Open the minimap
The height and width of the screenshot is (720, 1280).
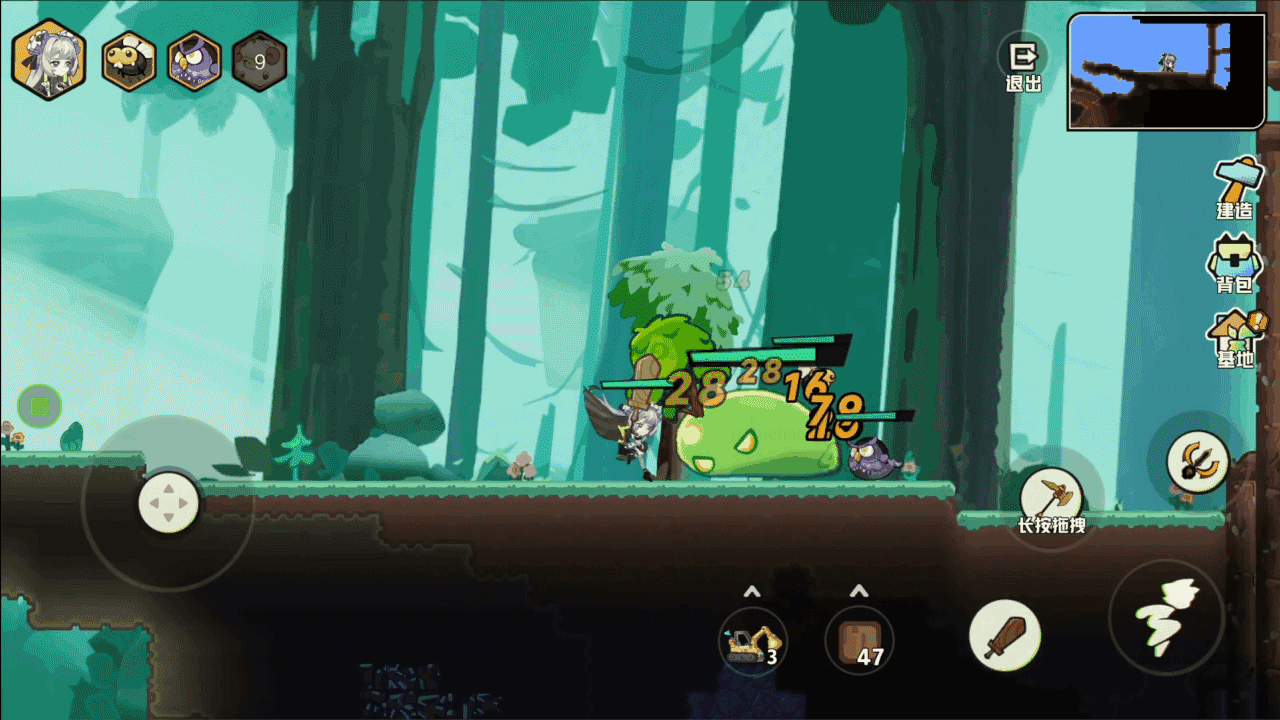tap(1166, 72)
